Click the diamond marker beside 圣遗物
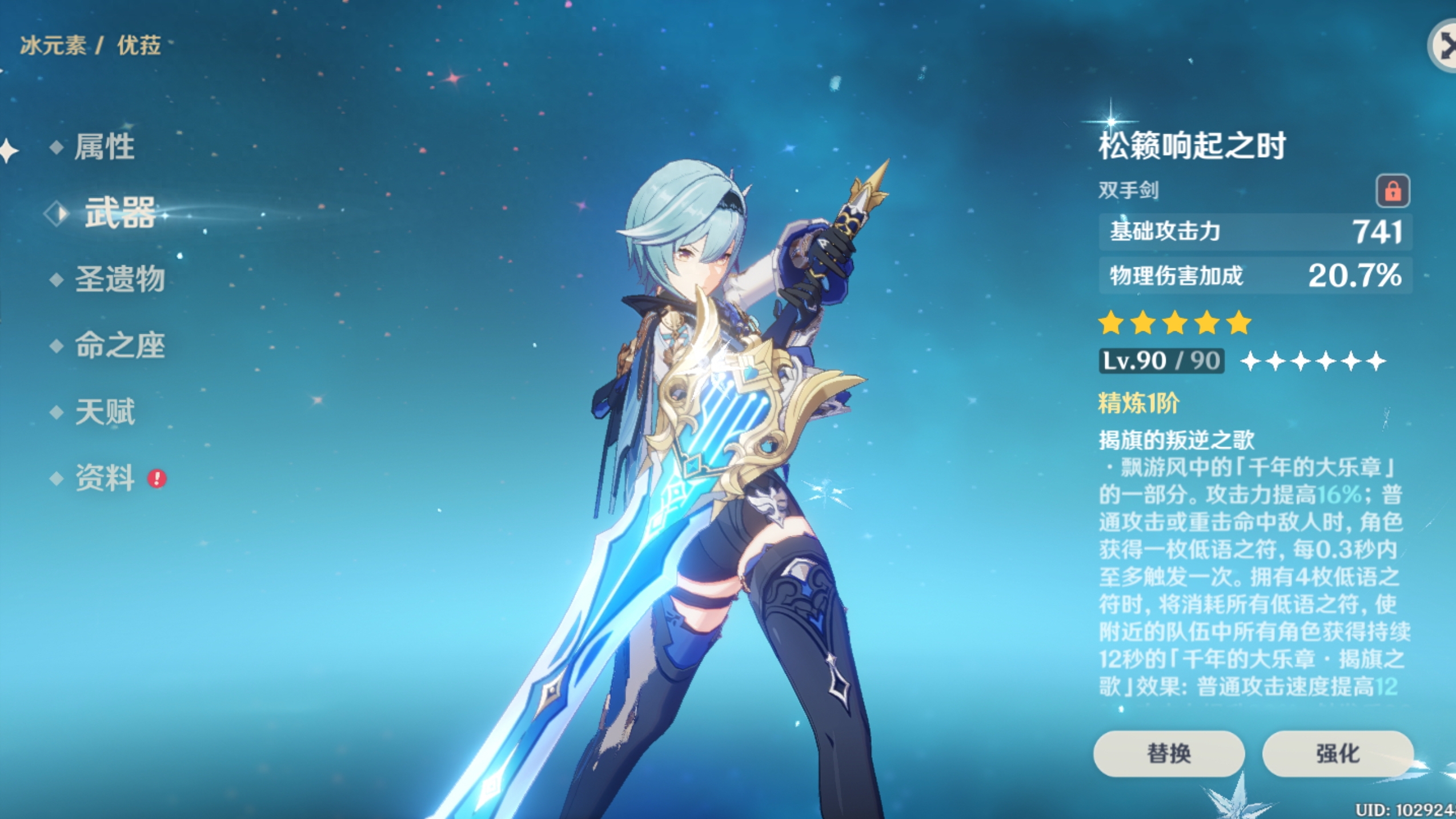 [x=57, y=279]
